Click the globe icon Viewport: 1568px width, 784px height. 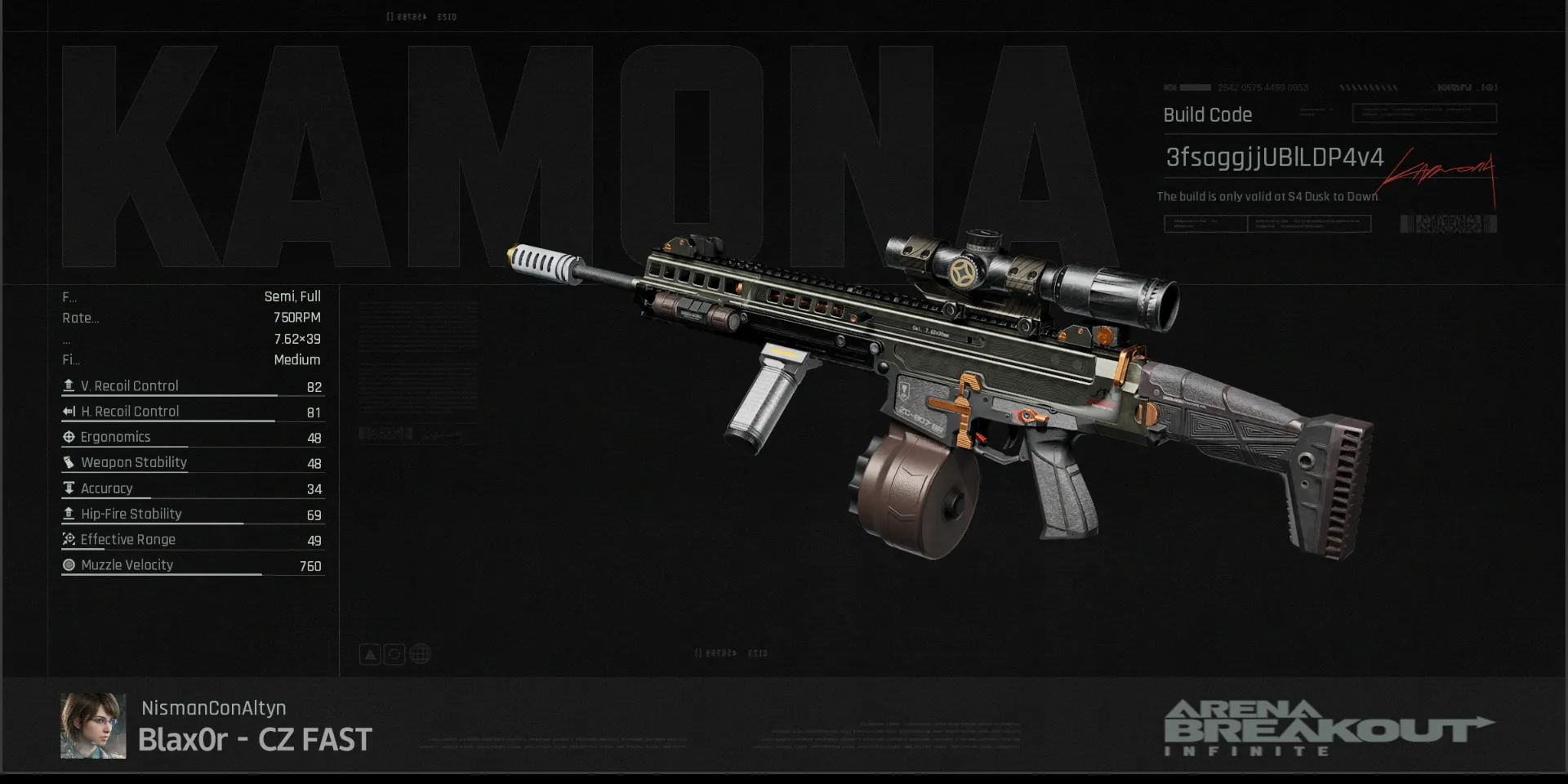(420, 654)
